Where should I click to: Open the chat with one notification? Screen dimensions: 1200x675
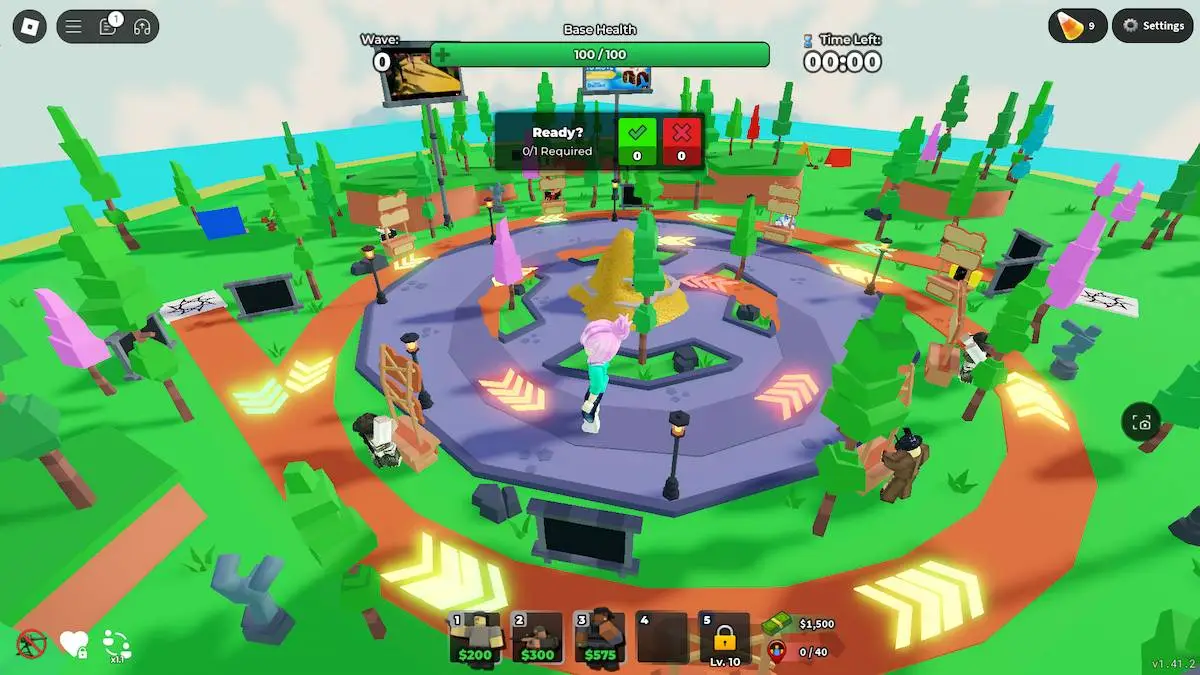(x=108, y=27)
